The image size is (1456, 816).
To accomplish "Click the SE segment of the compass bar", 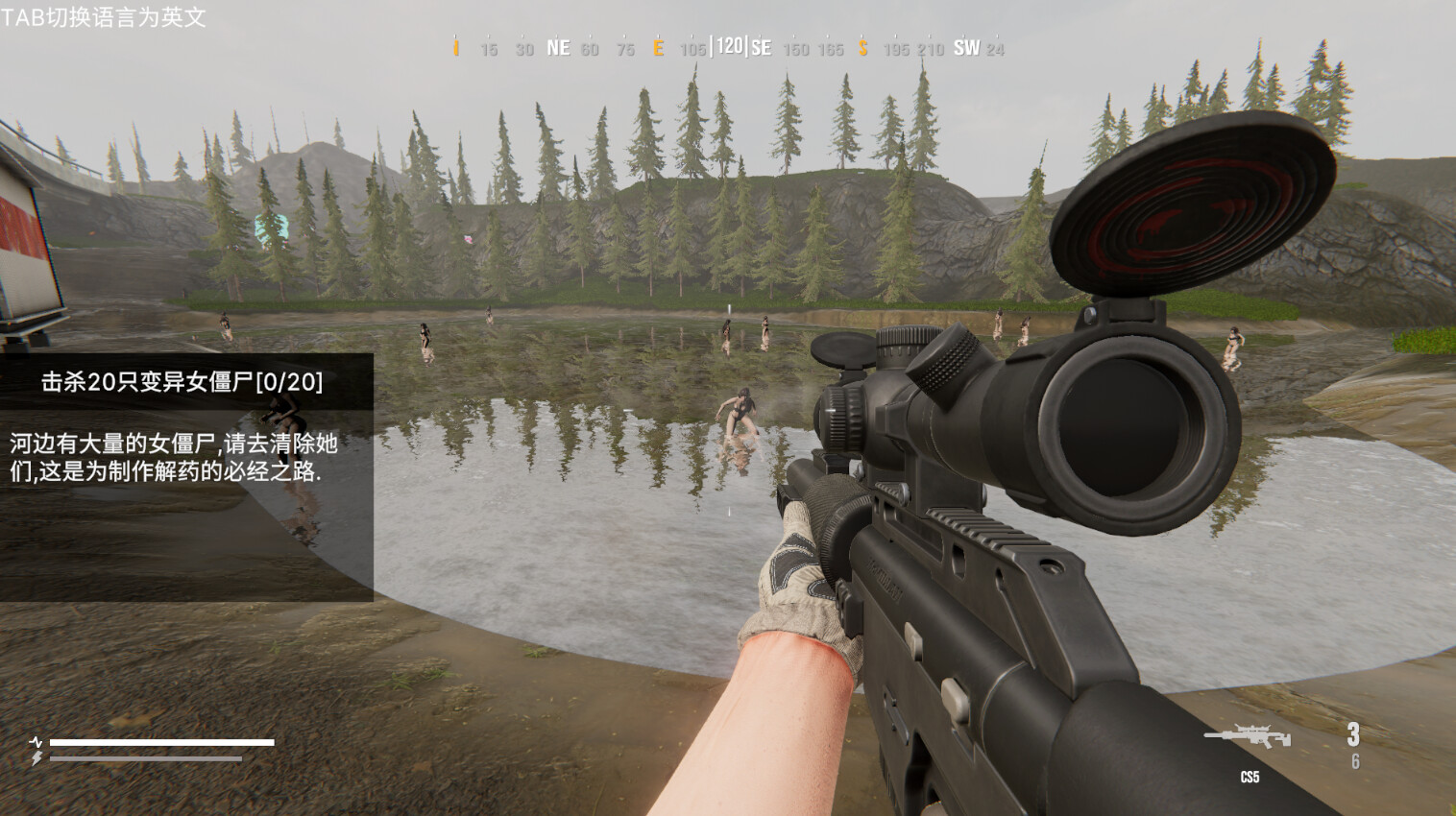I will pos(760,46).
